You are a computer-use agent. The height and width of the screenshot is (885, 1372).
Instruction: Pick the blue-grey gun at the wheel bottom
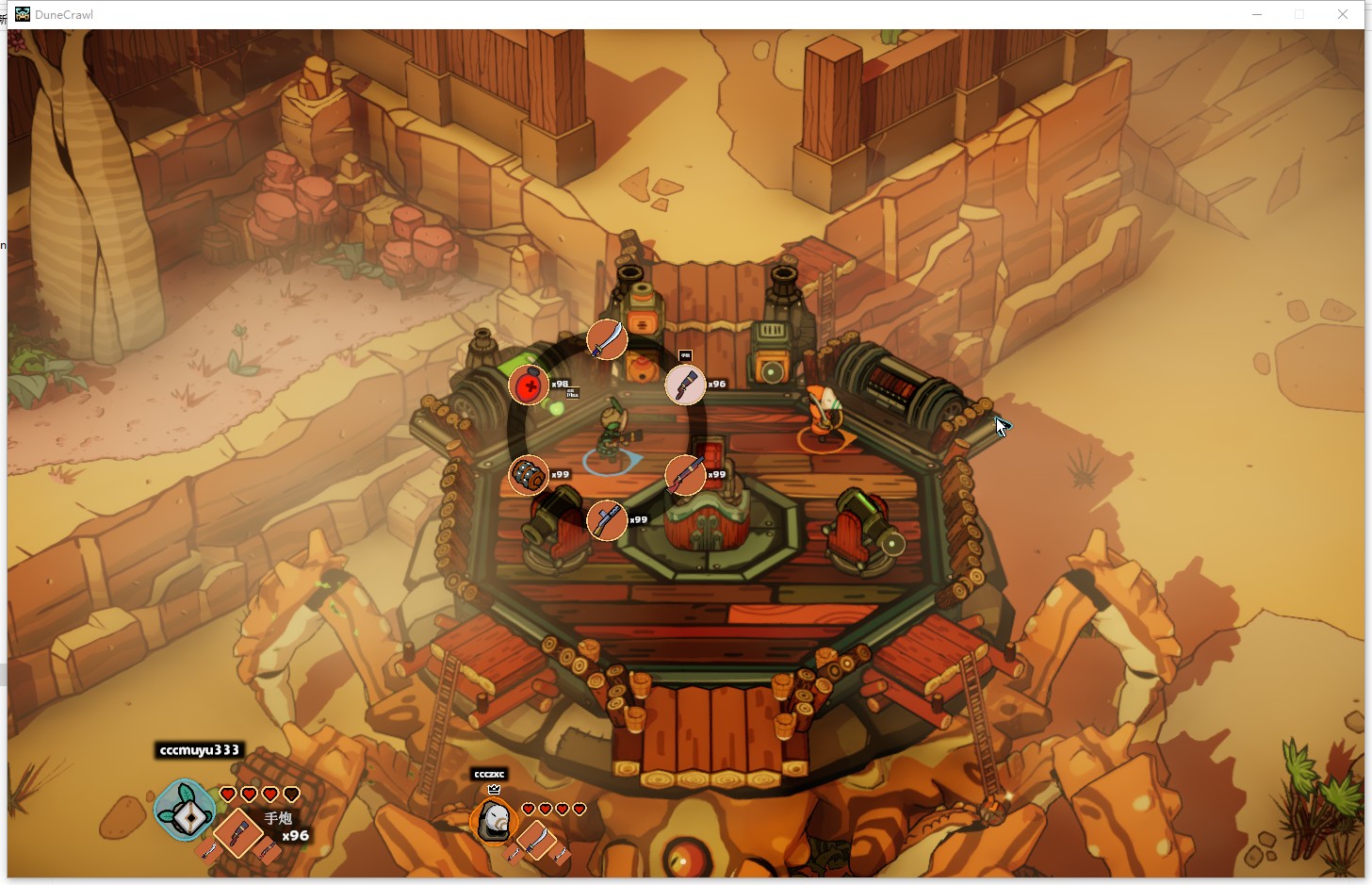[607, 520]
